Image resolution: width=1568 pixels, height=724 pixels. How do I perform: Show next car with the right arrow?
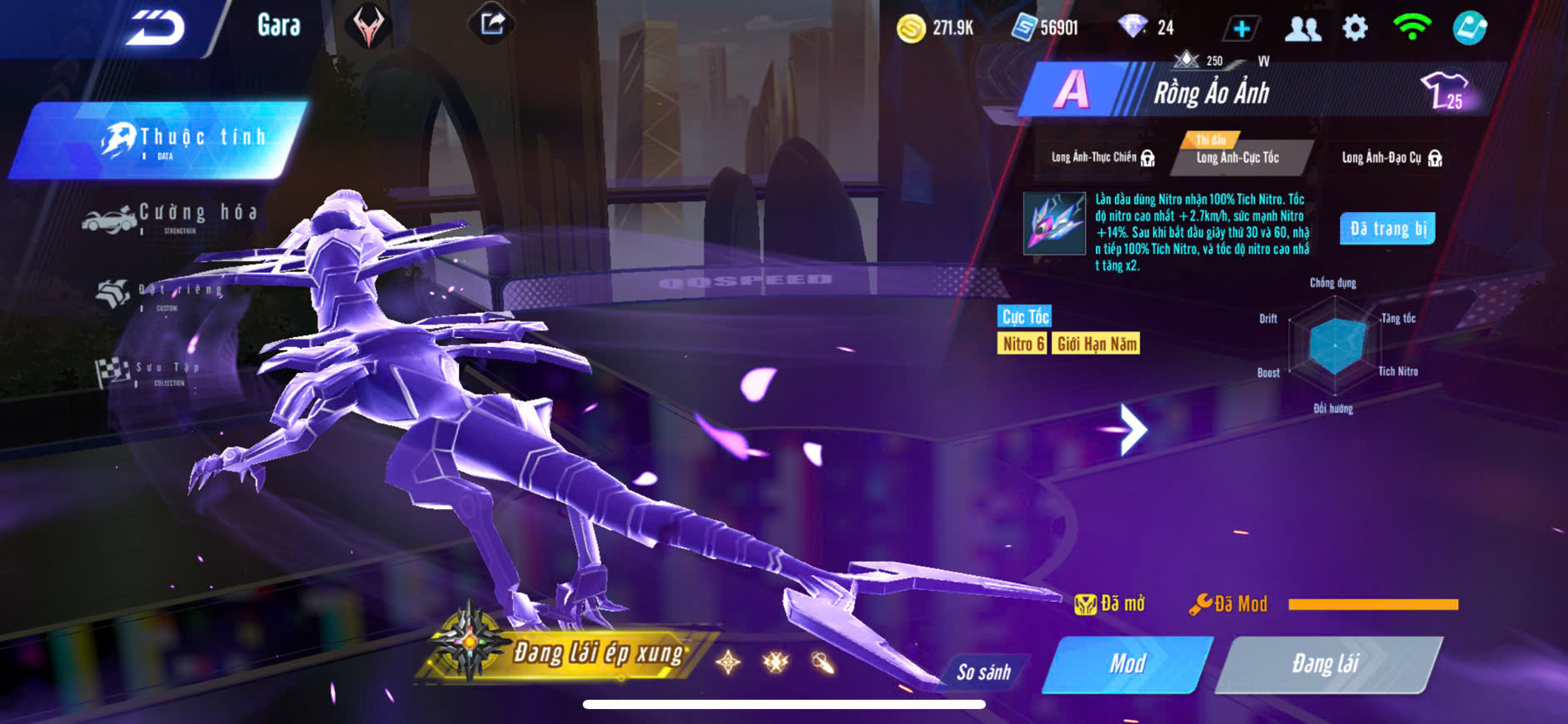click(1132, 429)
